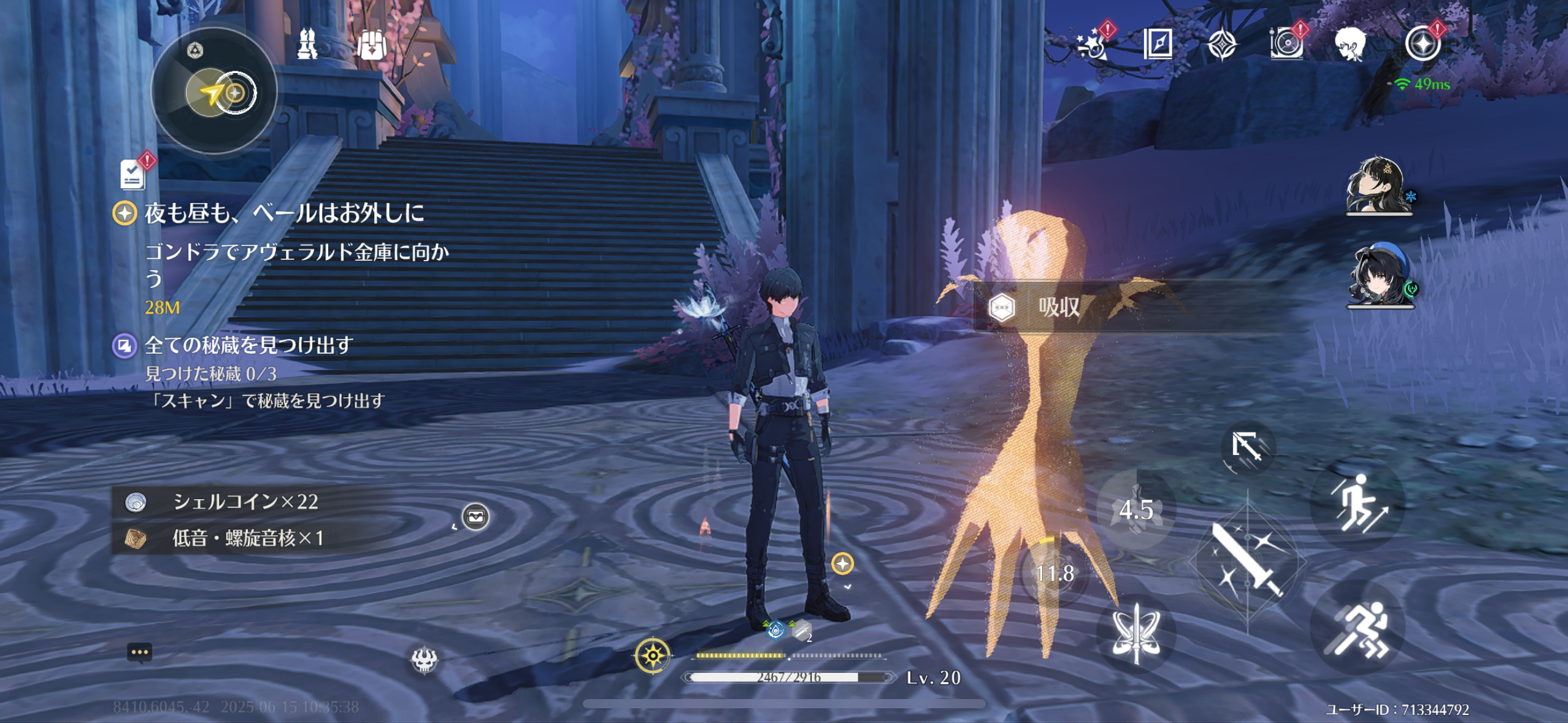The width and height of the screenshot is (1568, 723).
Task: Open the circular minimap
Action: 214,91
